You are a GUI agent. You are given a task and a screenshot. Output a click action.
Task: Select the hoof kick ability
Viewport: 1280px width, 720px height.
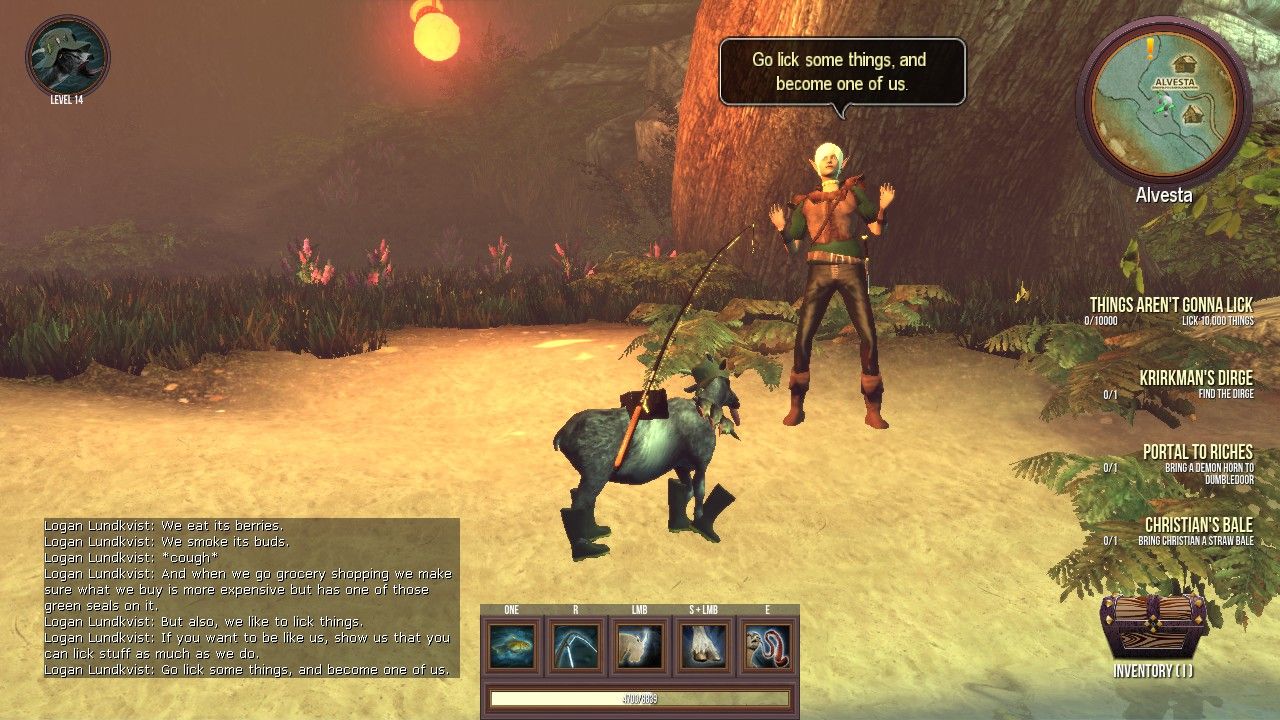[x=704, y=646]
